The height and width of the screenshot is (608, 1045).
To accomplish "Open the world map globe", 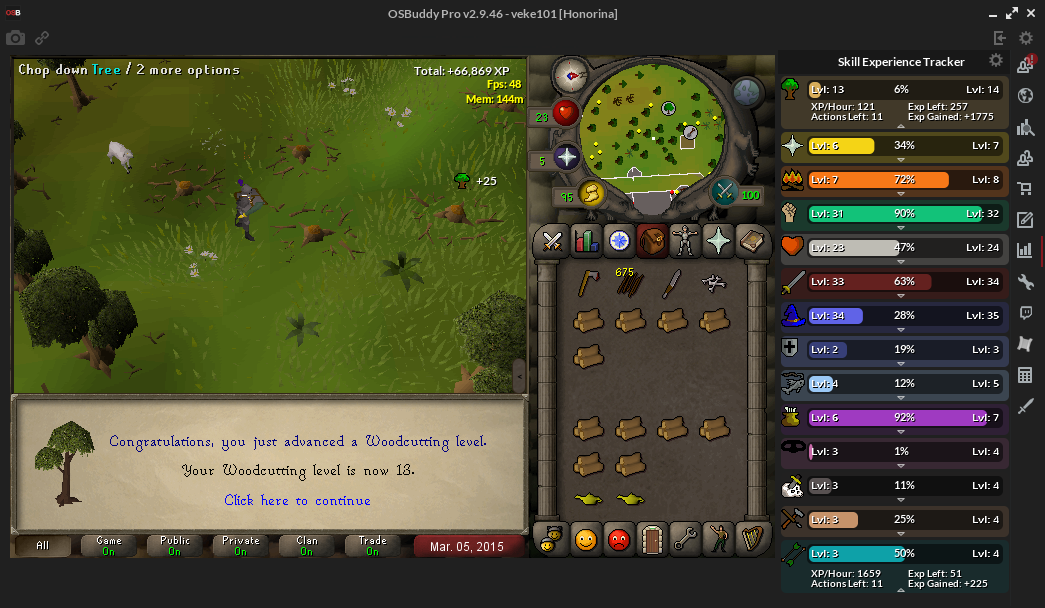I will coord(748,92).
